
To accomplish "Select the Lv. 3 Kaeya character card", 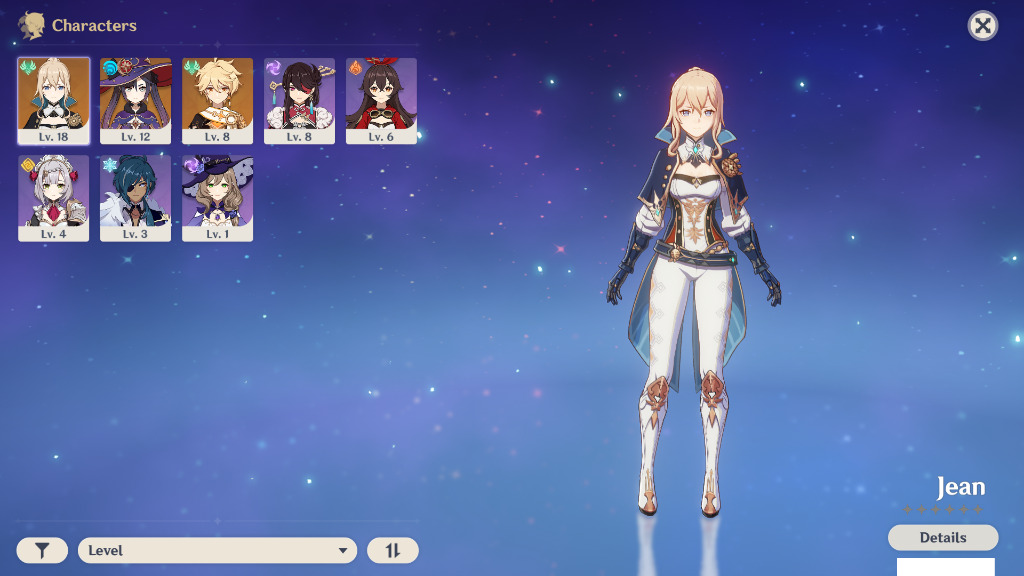I will click(x=136, y=198).
